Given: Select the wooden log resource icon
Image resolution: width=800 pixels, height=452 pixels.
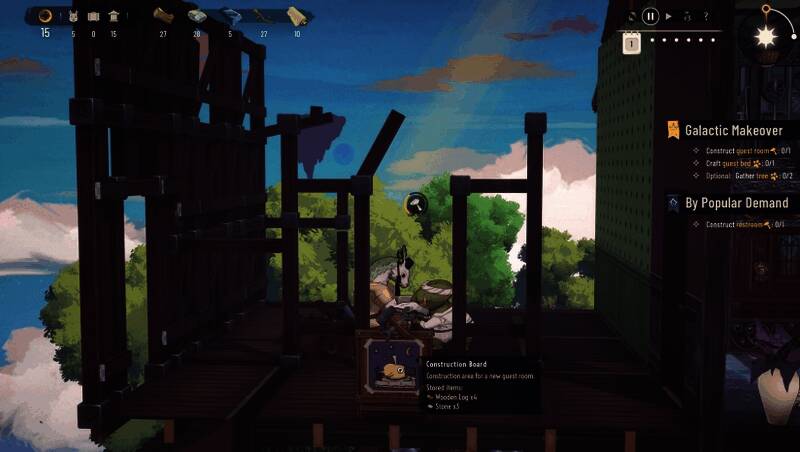Looking at the screenshot, I should (x=163, y=16).
